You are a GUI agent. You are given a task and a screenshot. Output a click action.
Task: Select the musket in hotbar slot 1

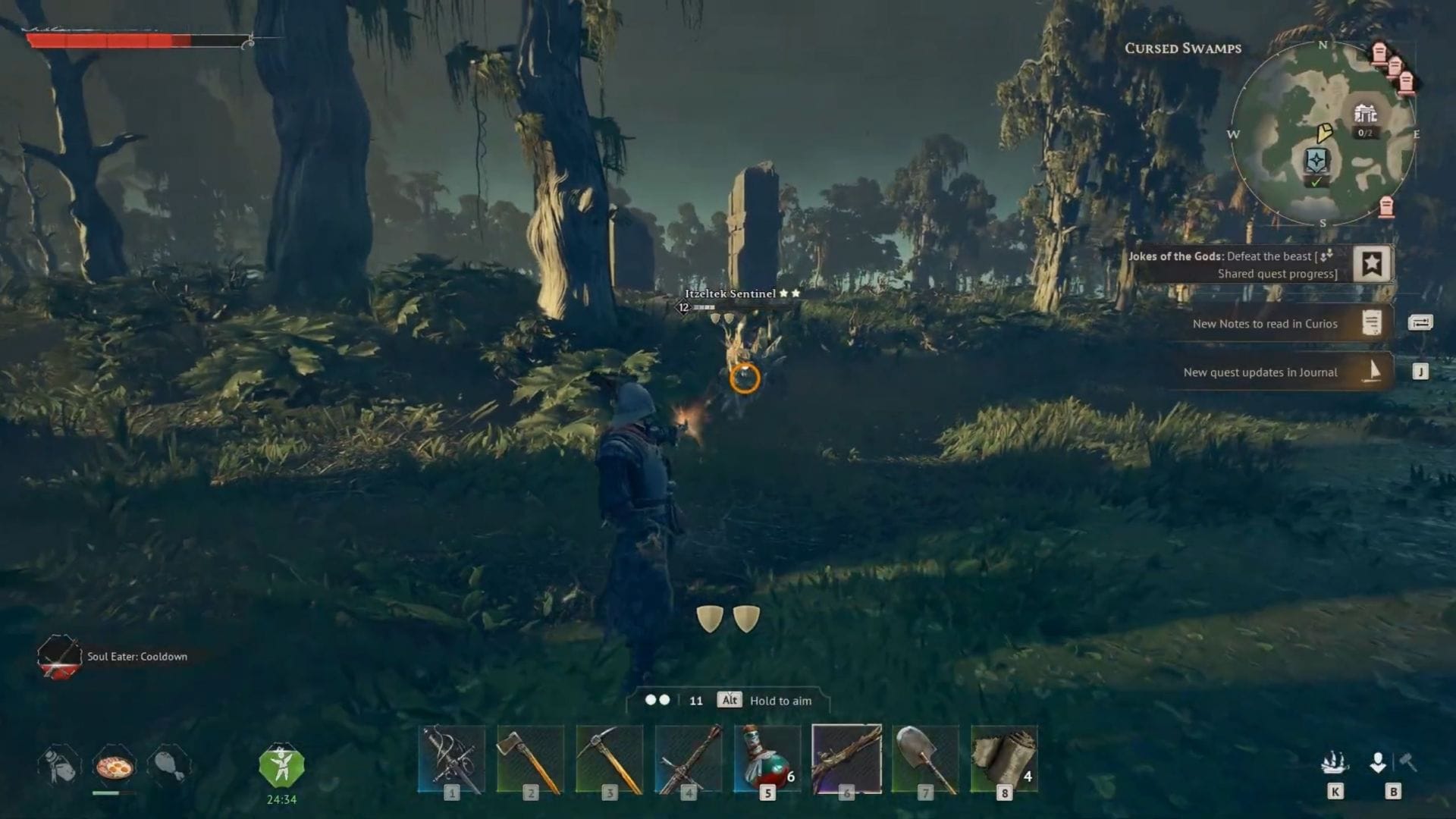click(451, 758)
